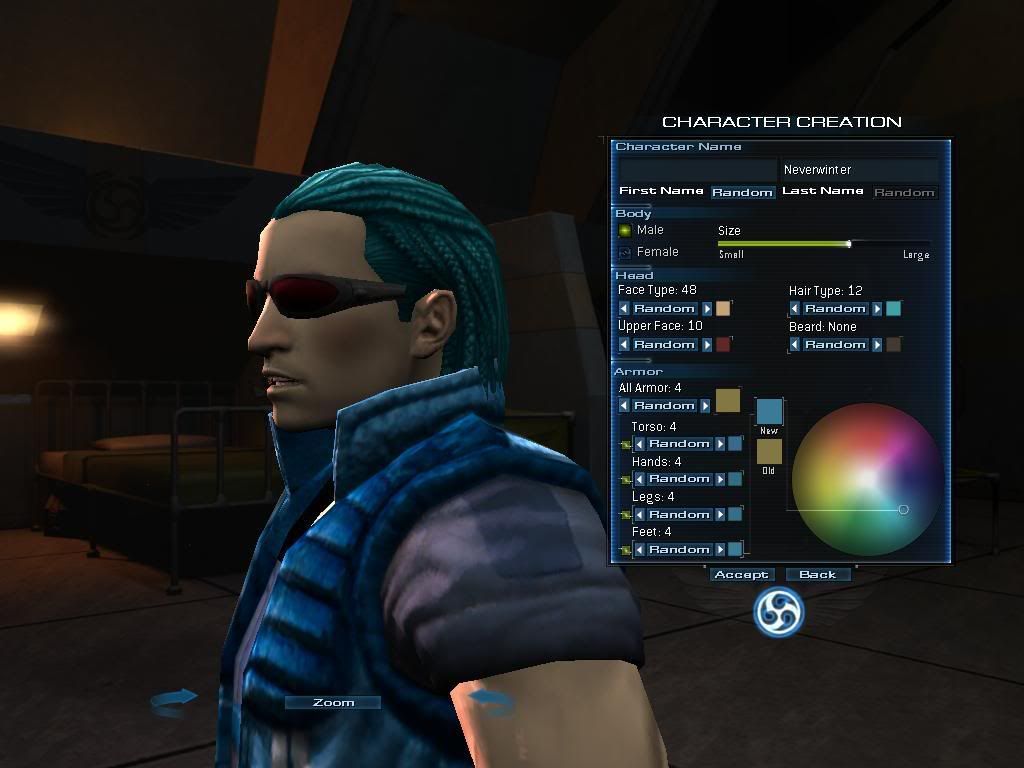
Task: Adjust the body Size slider
Action: [849, 243]
